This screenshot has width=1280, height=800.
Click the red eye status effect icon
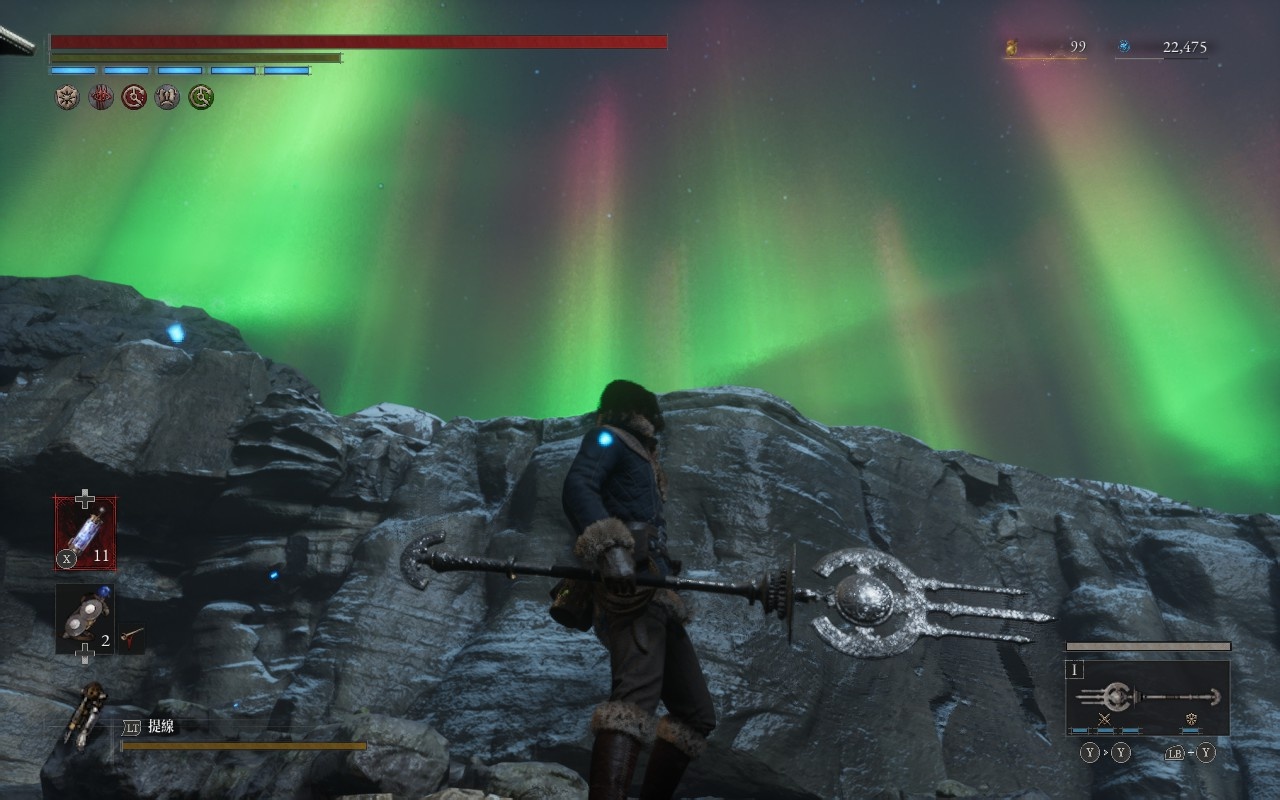pos(101,97)
